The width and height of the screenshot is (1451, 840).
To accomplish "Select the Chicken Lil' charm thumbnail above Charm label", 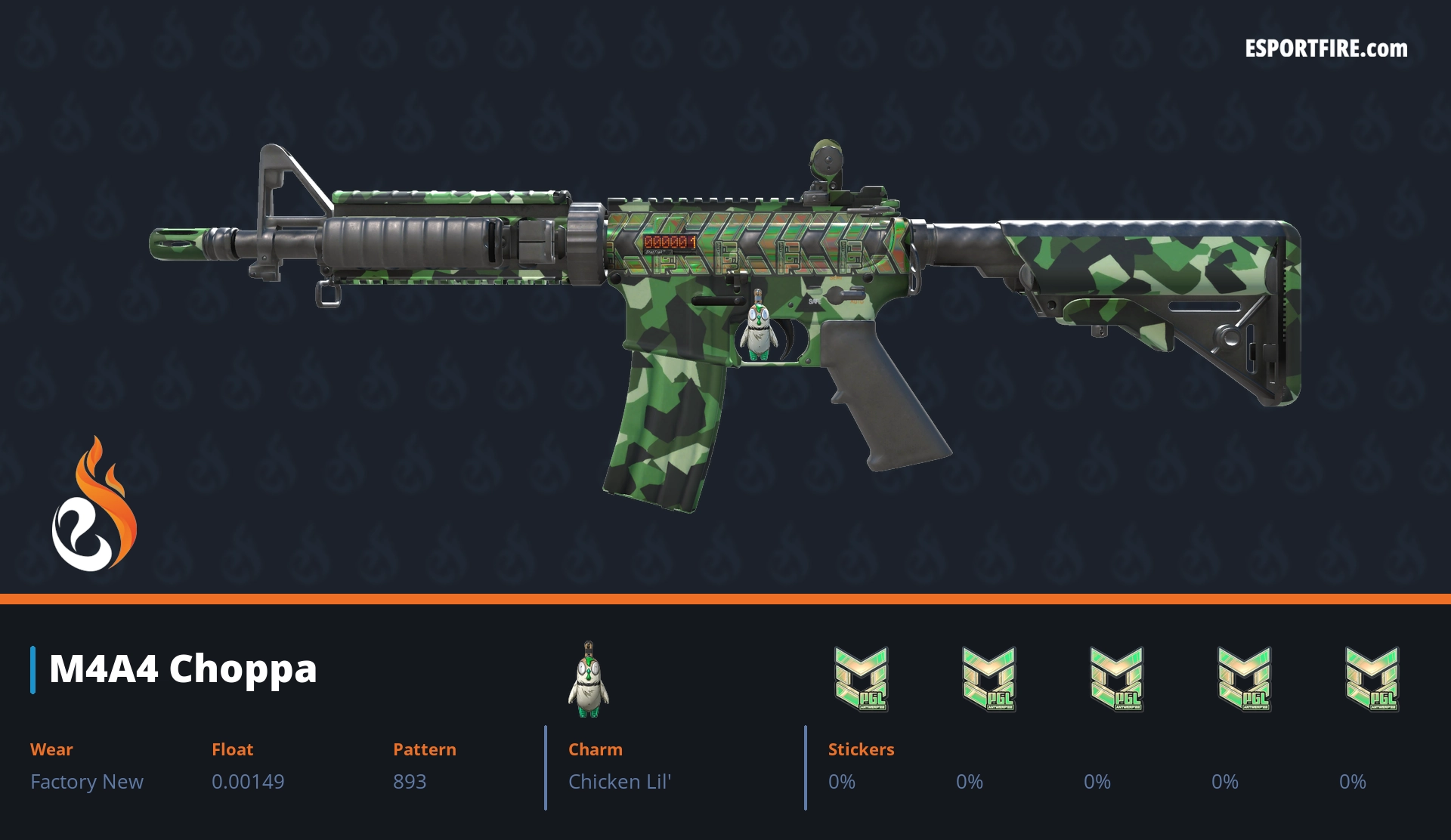I will point(589,680).
